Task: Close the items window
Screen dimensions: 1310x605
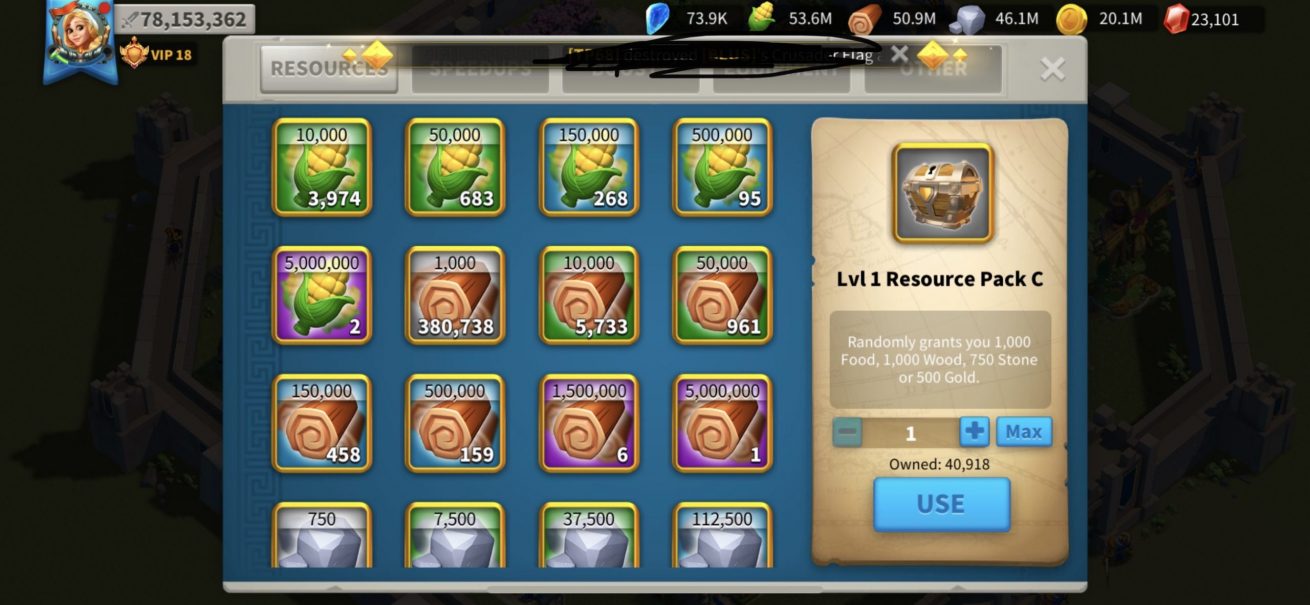Action: click(x=1052, y=68)
